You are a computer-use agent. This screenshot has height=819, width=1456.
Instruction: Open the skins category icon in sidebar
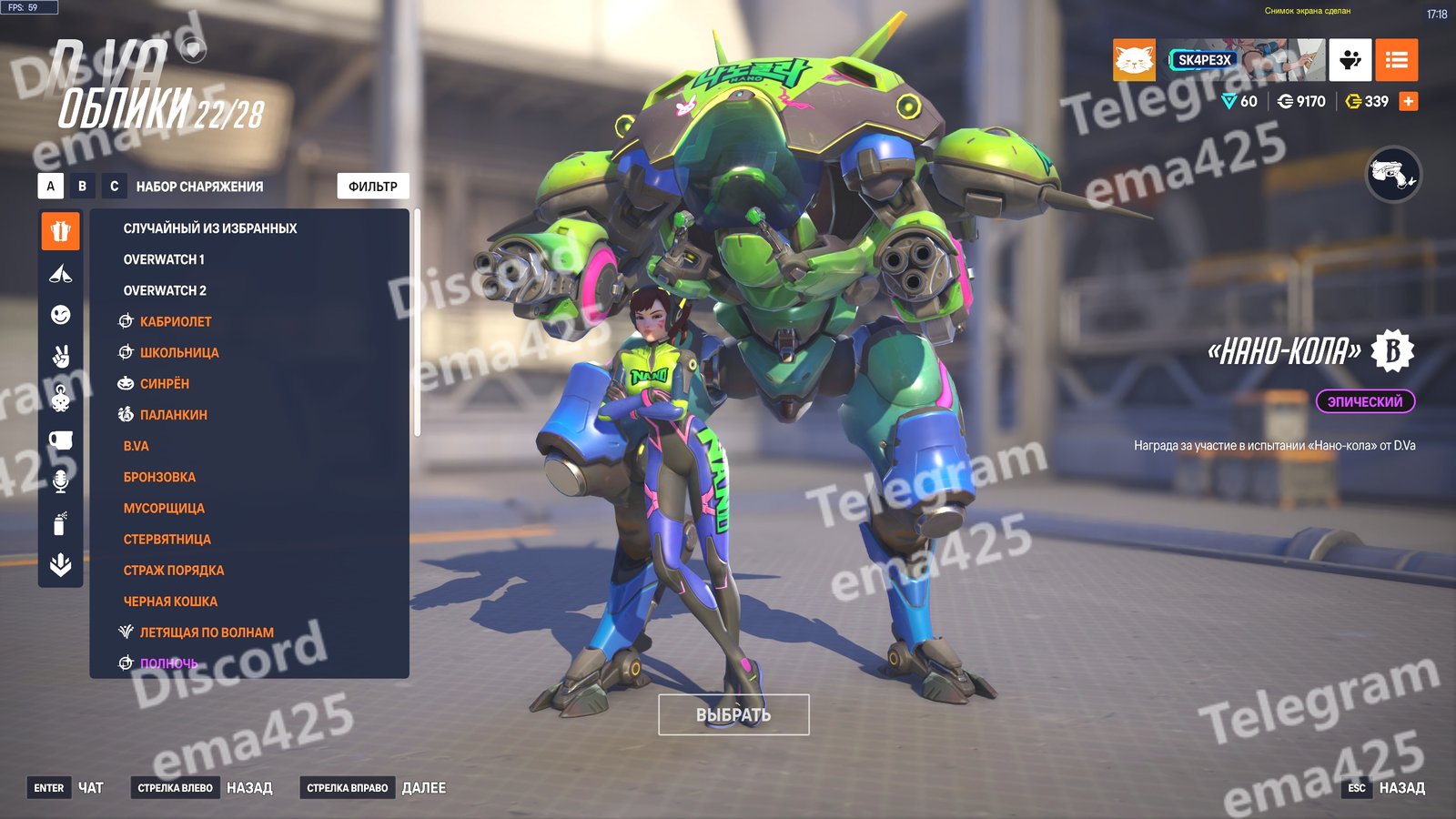pos(61,231)
